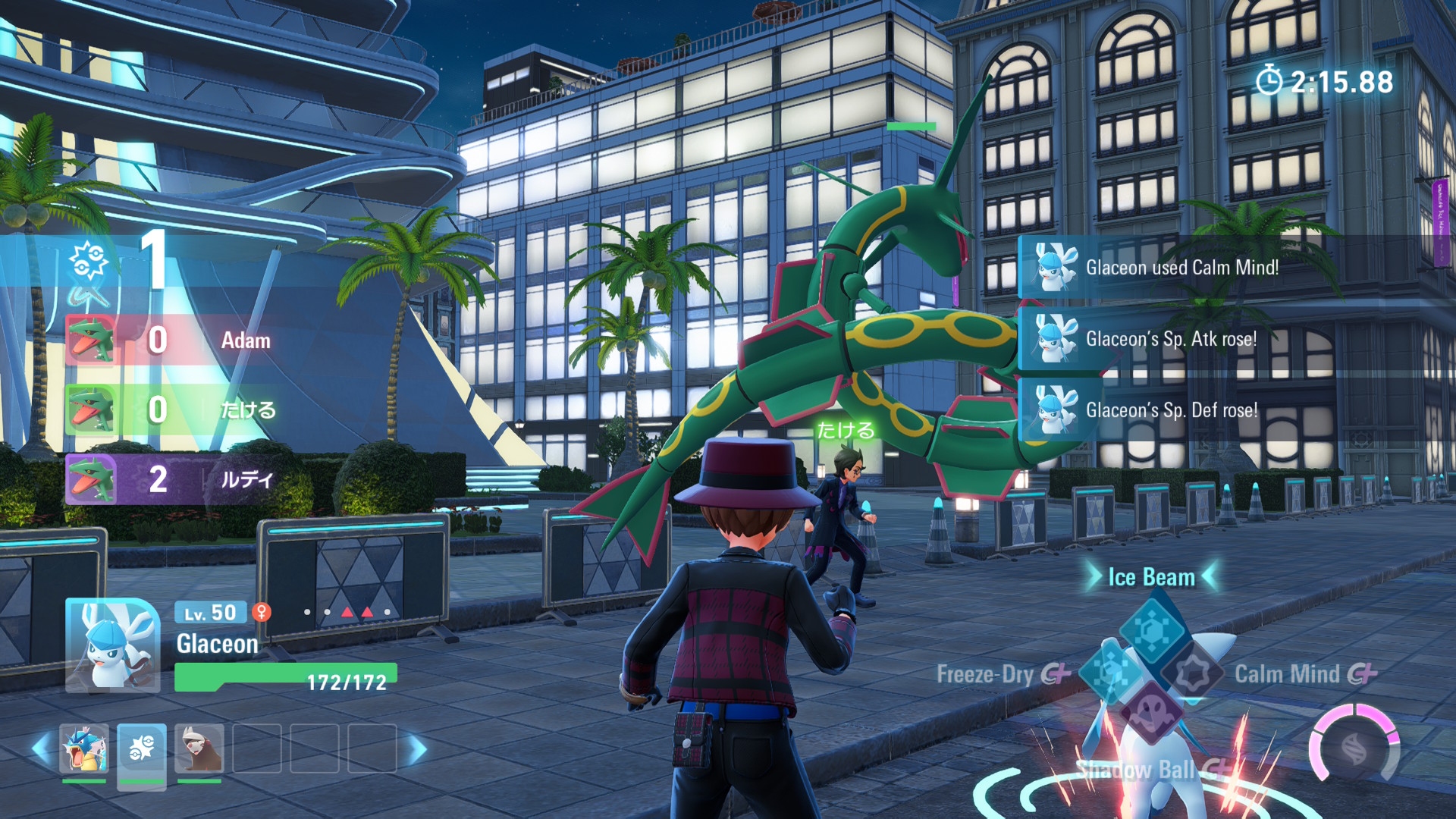Click the 'Glaceon's Sp. Atk rose!' message
Viewport: 1456px width, 819px height.
click(x=1170, y=338)
